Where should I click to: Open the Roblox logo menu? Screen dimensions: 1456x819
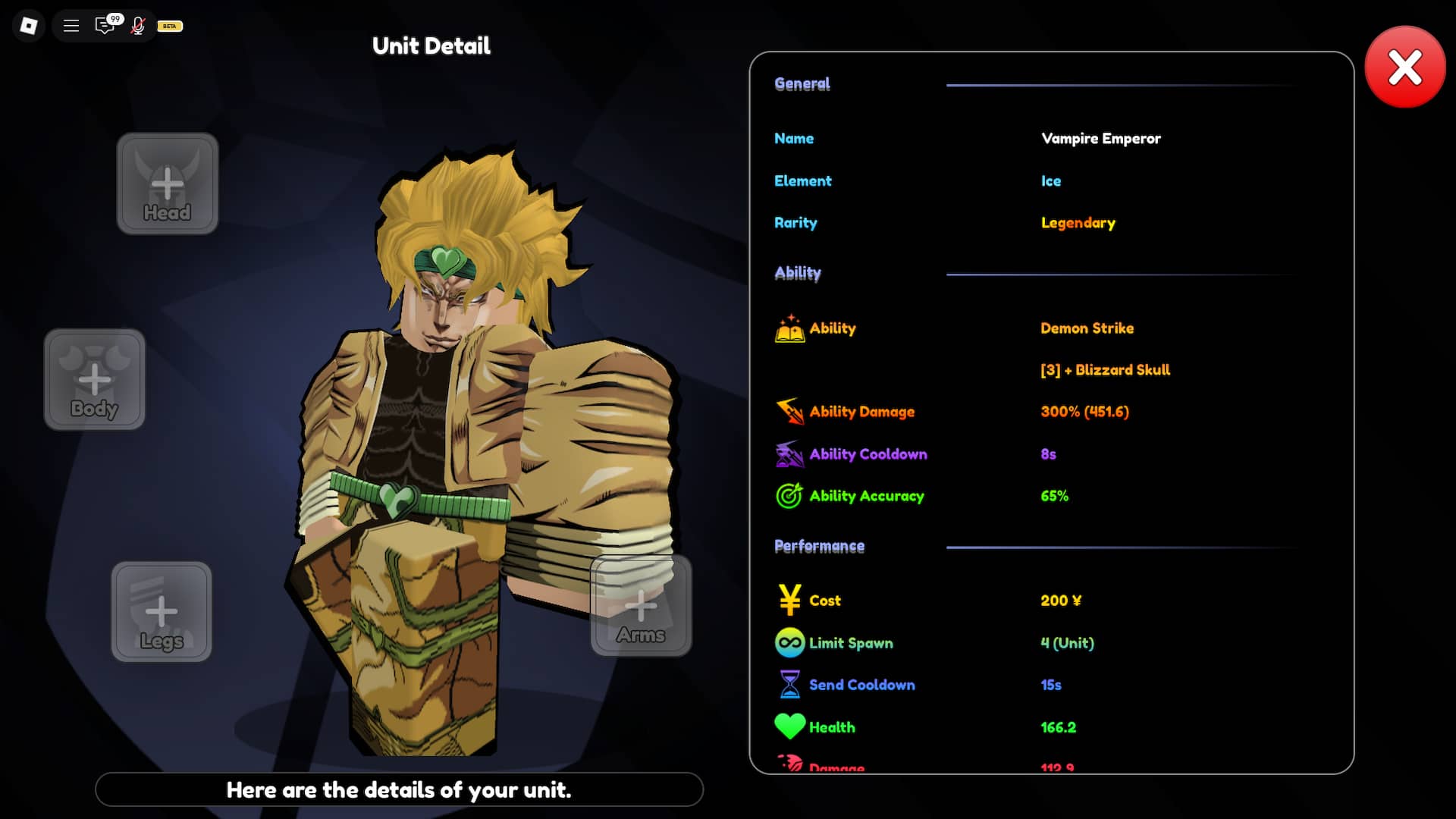29,26
